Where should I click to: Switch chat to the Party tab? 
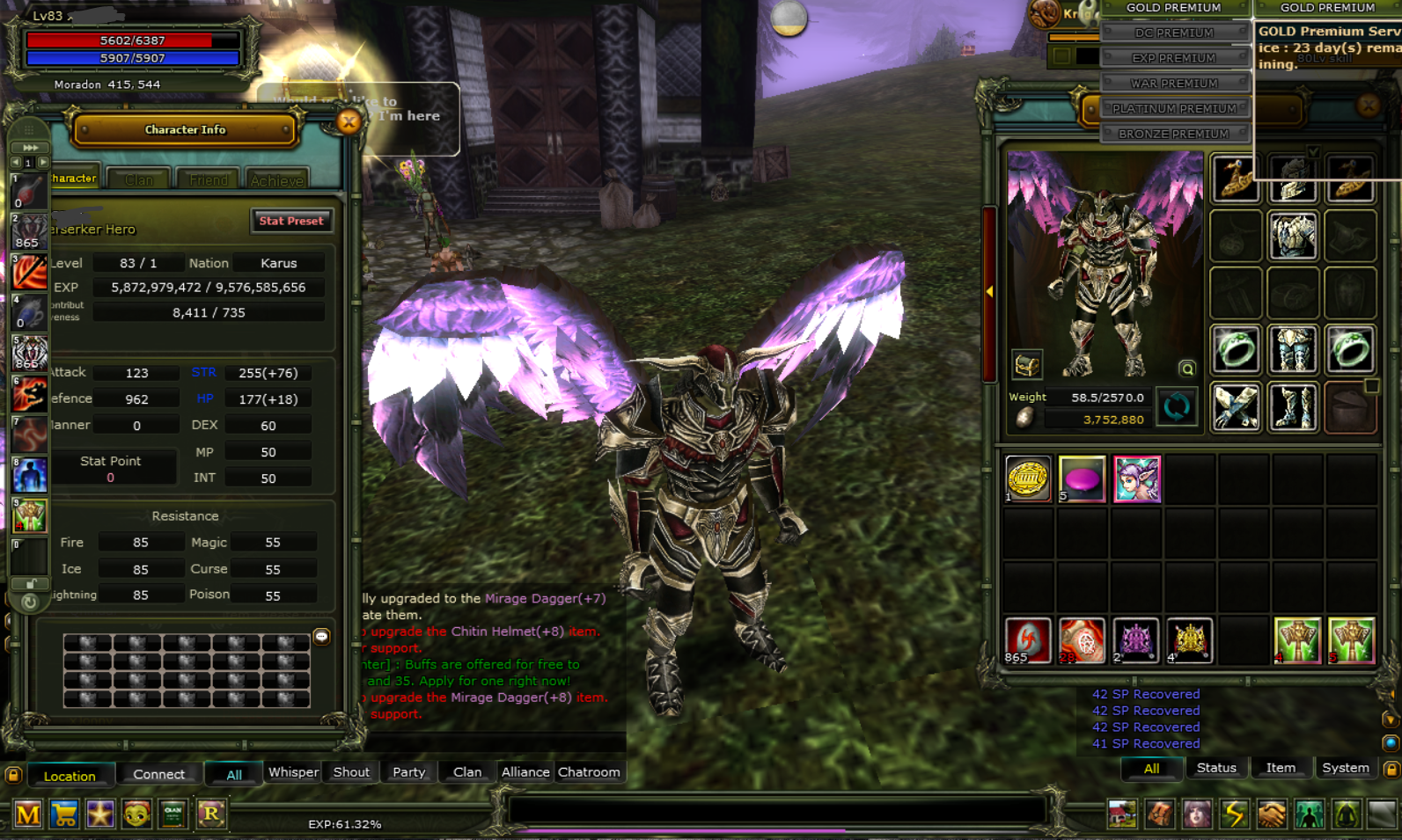(x=408, y=772)
